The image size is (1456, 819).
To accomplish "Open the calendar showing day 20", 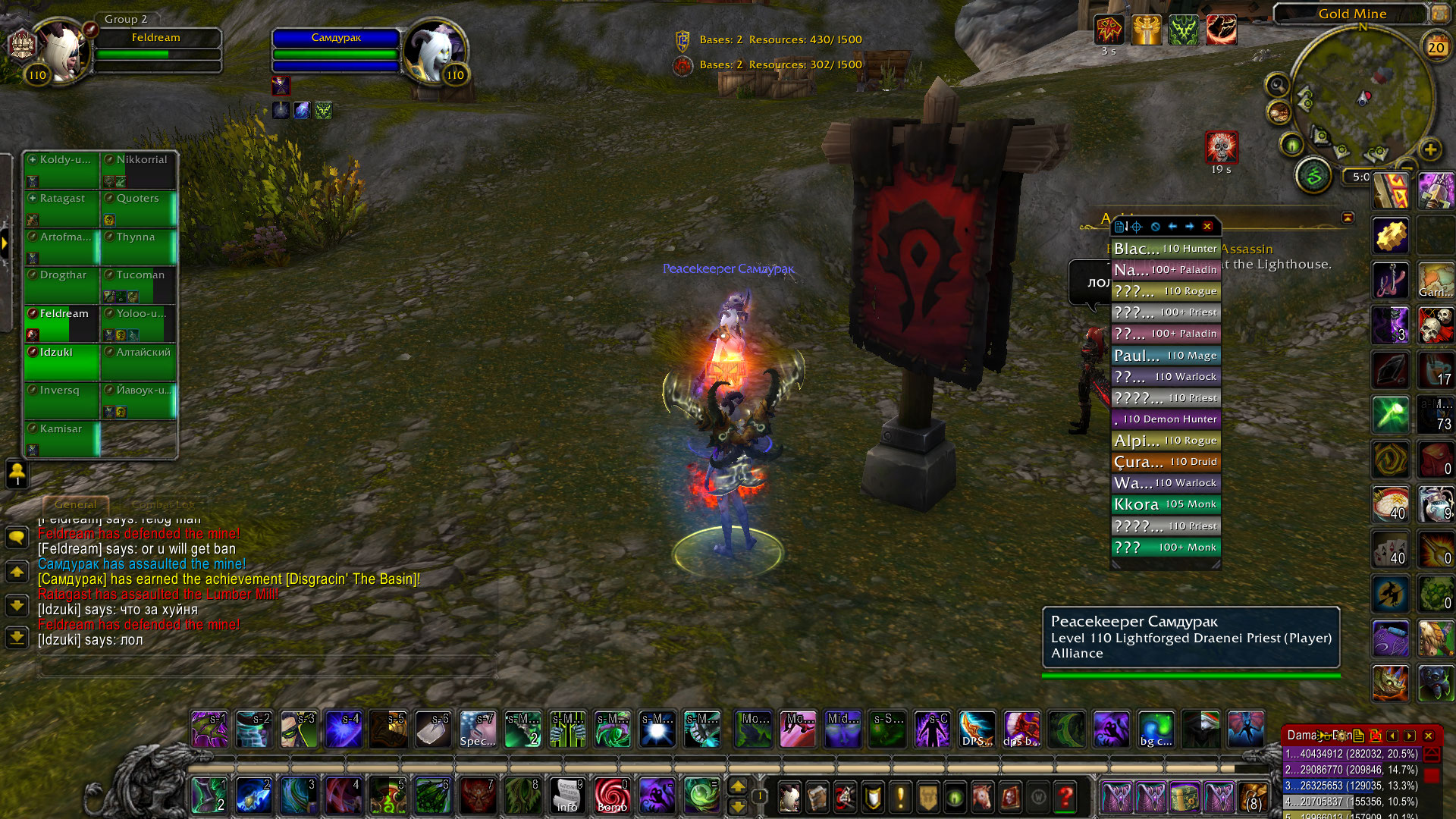I will pos(1436,47).
